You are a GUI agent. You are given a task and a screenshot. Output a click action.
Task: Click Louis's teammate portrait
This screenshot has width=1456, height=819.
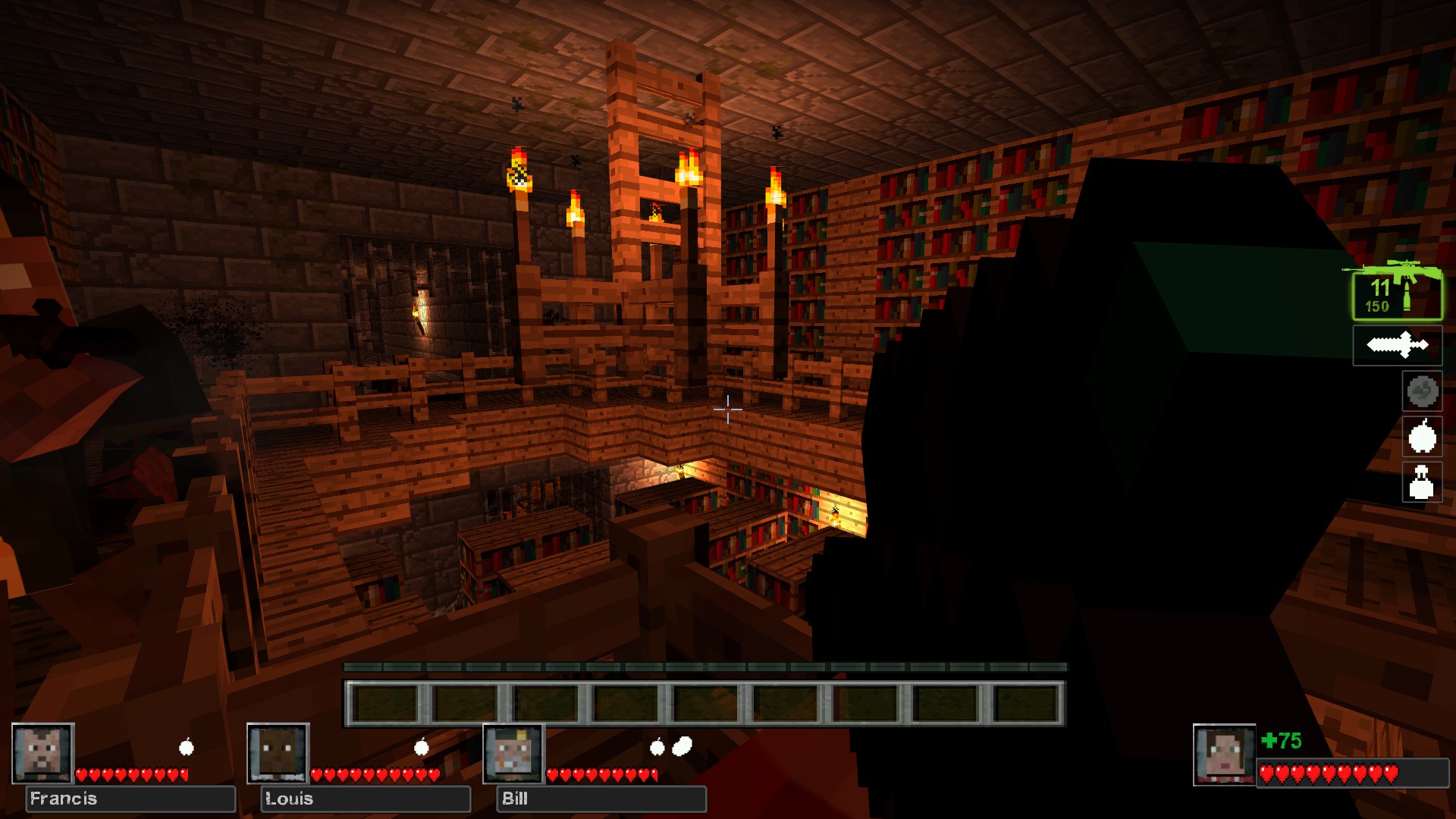[278, 753]
